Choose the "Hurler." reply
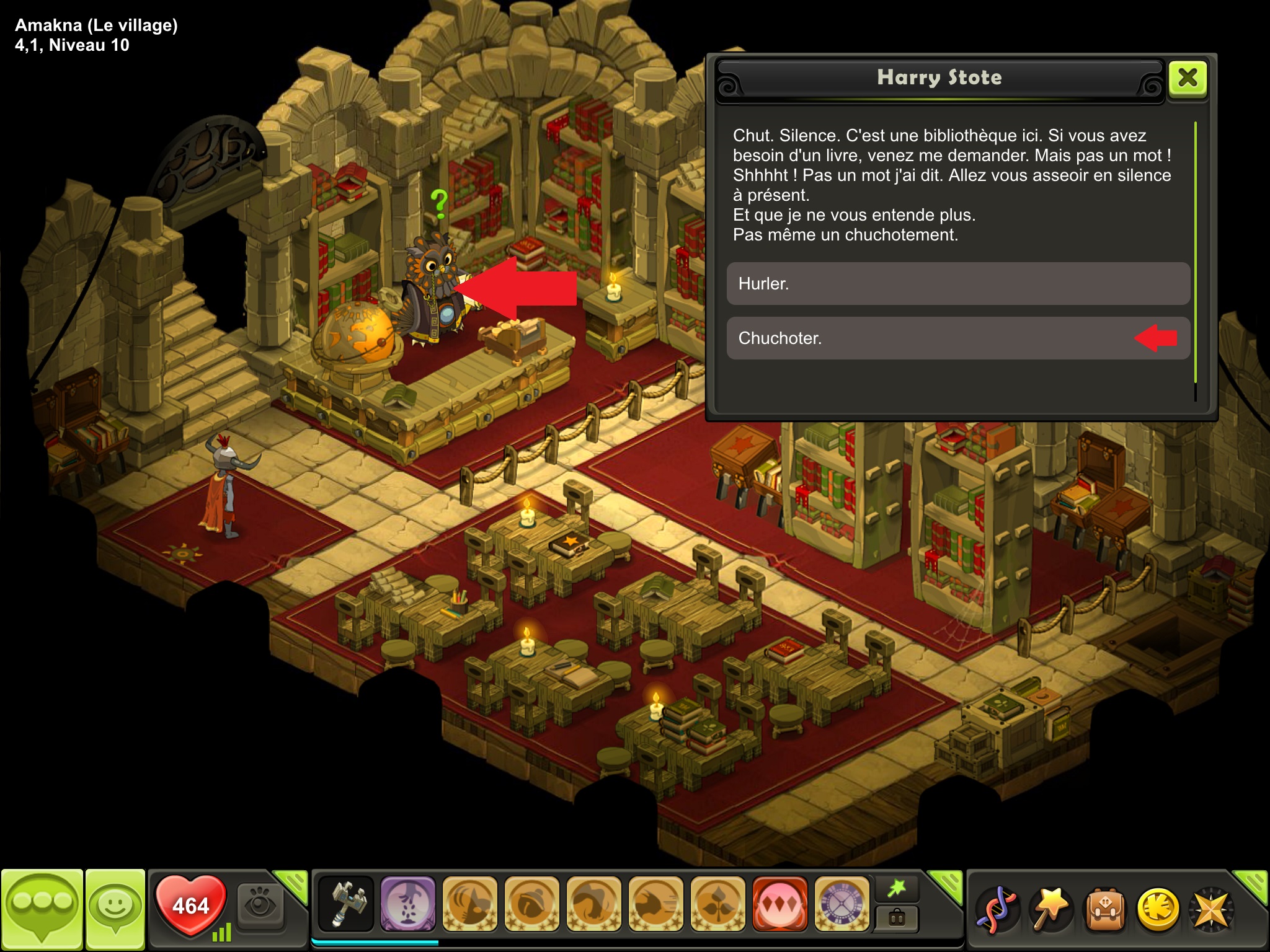This screenshot has height=952, width=1270. [x=957, y=284]
